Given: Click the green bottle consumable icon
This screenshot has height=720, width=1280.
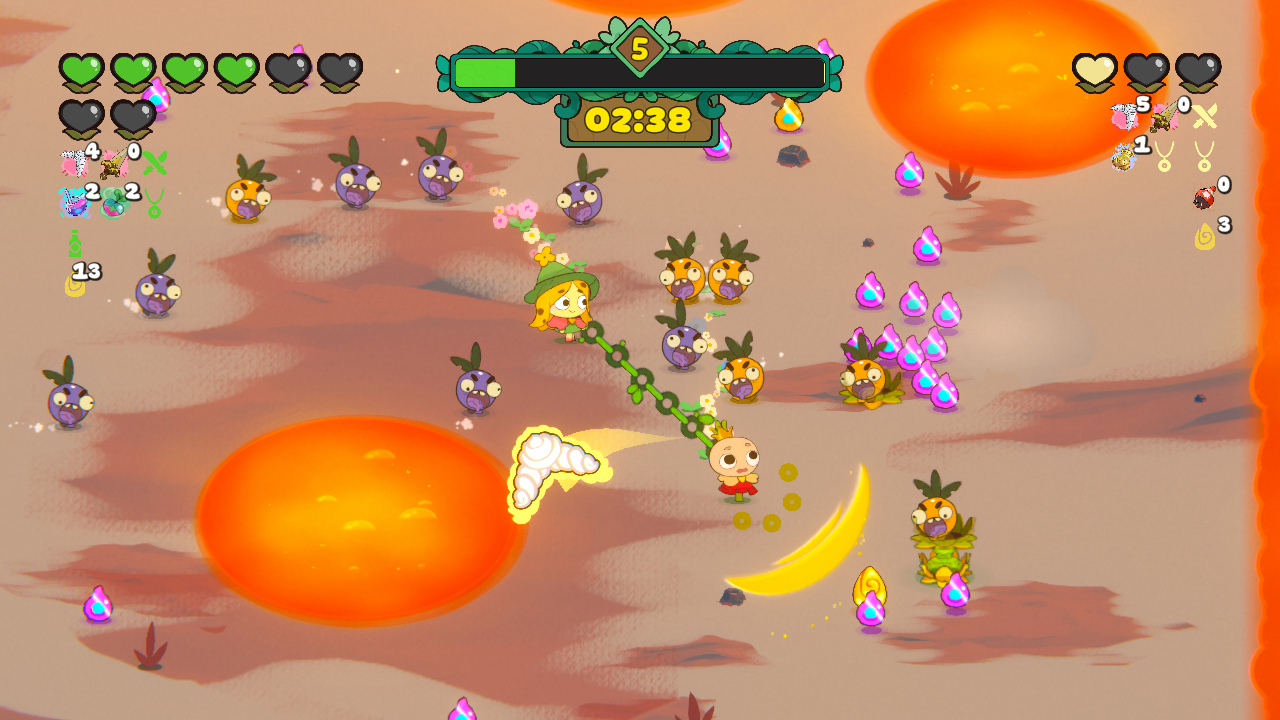Looking at the screenshot, I should pyautogui.click(x=75, y=244).
